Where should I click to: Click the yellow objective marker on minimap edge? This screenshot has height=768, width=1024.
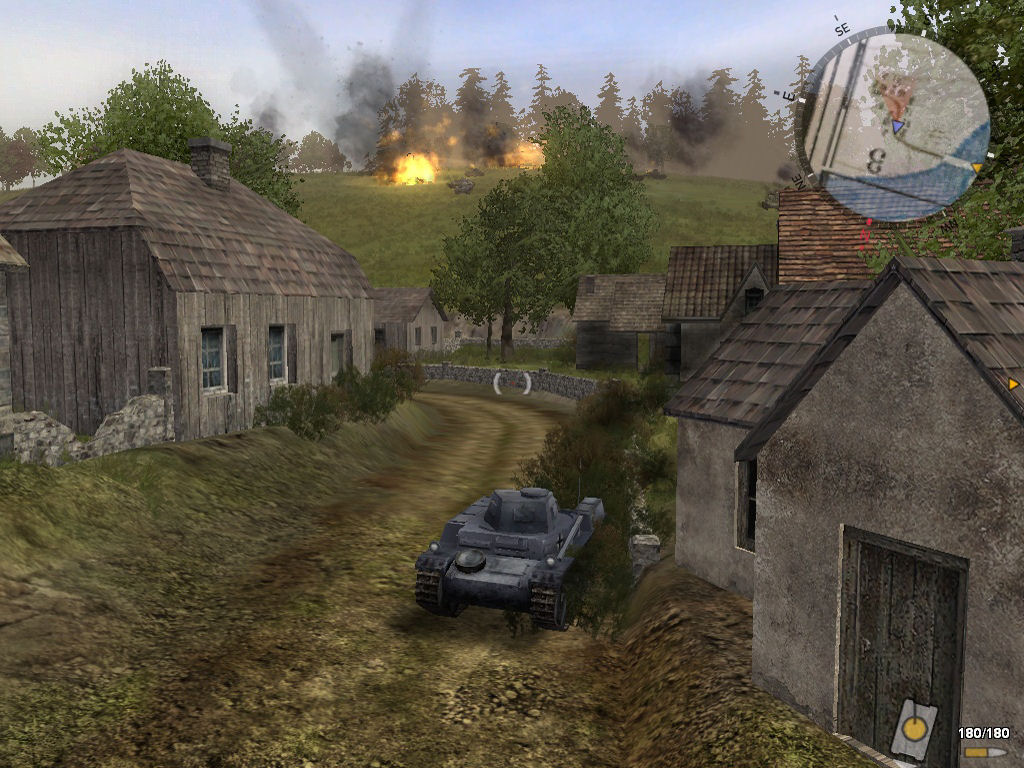click(977, 167)
